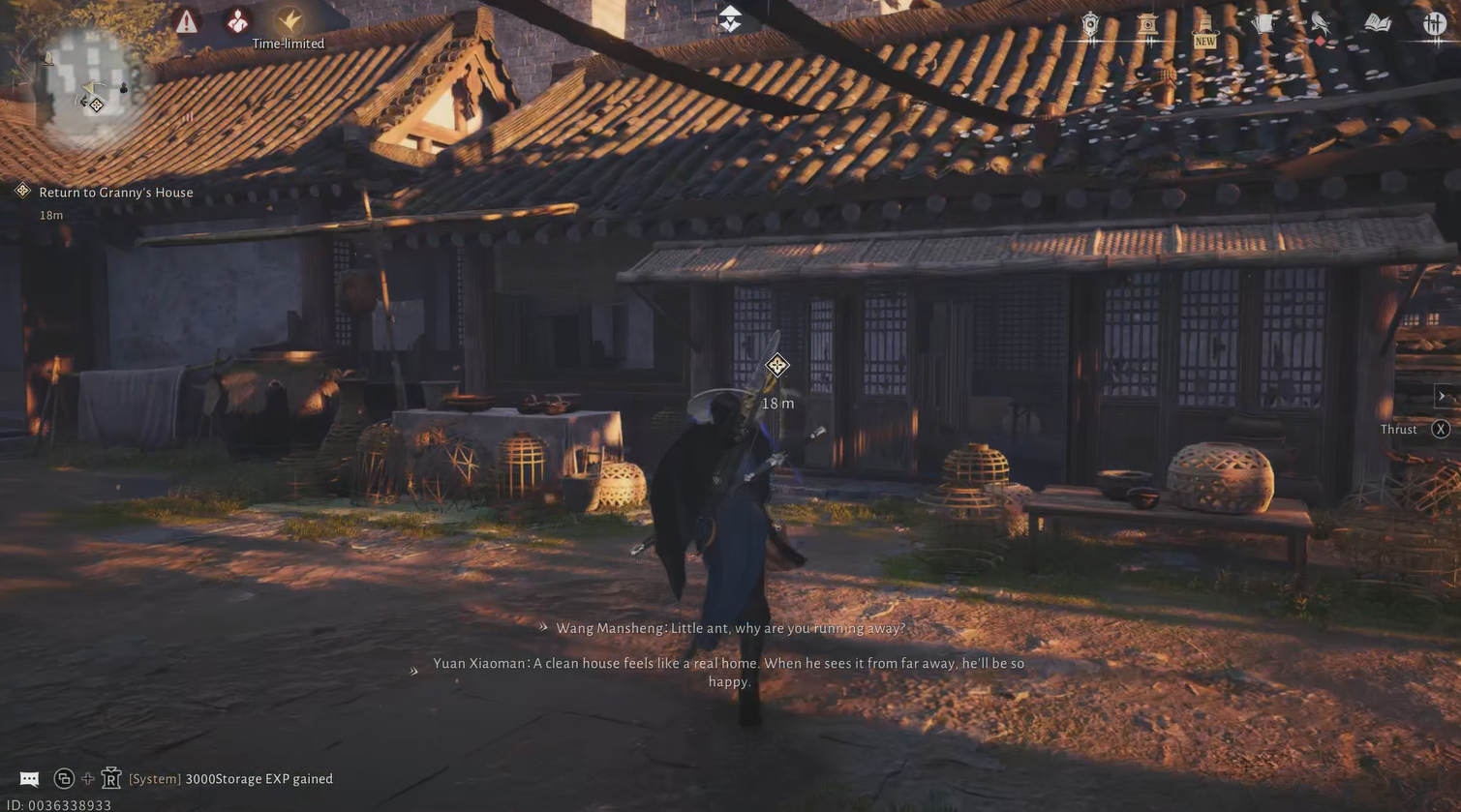Click the system message in chat

(x=230, y=779)
